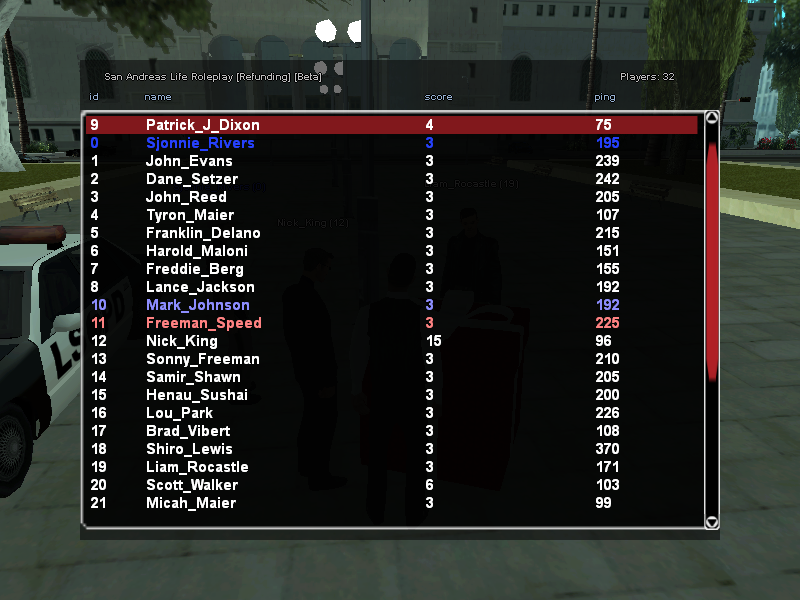Click the red scrollbar thumb
Viewport: 800px width, 600px height.
712,260
